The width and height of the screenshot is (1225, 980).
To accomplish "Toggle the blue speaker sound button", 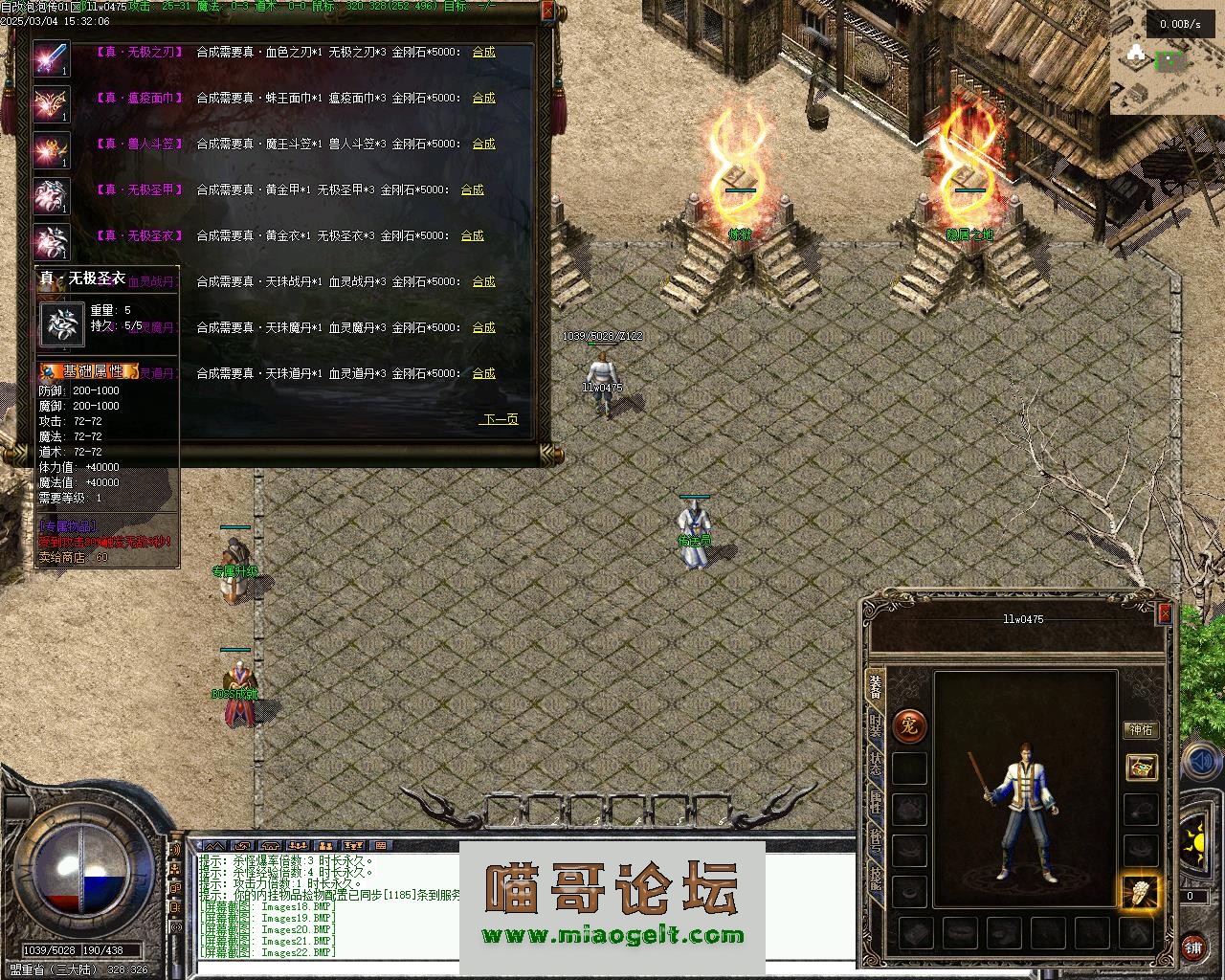I will point(1200,763).
